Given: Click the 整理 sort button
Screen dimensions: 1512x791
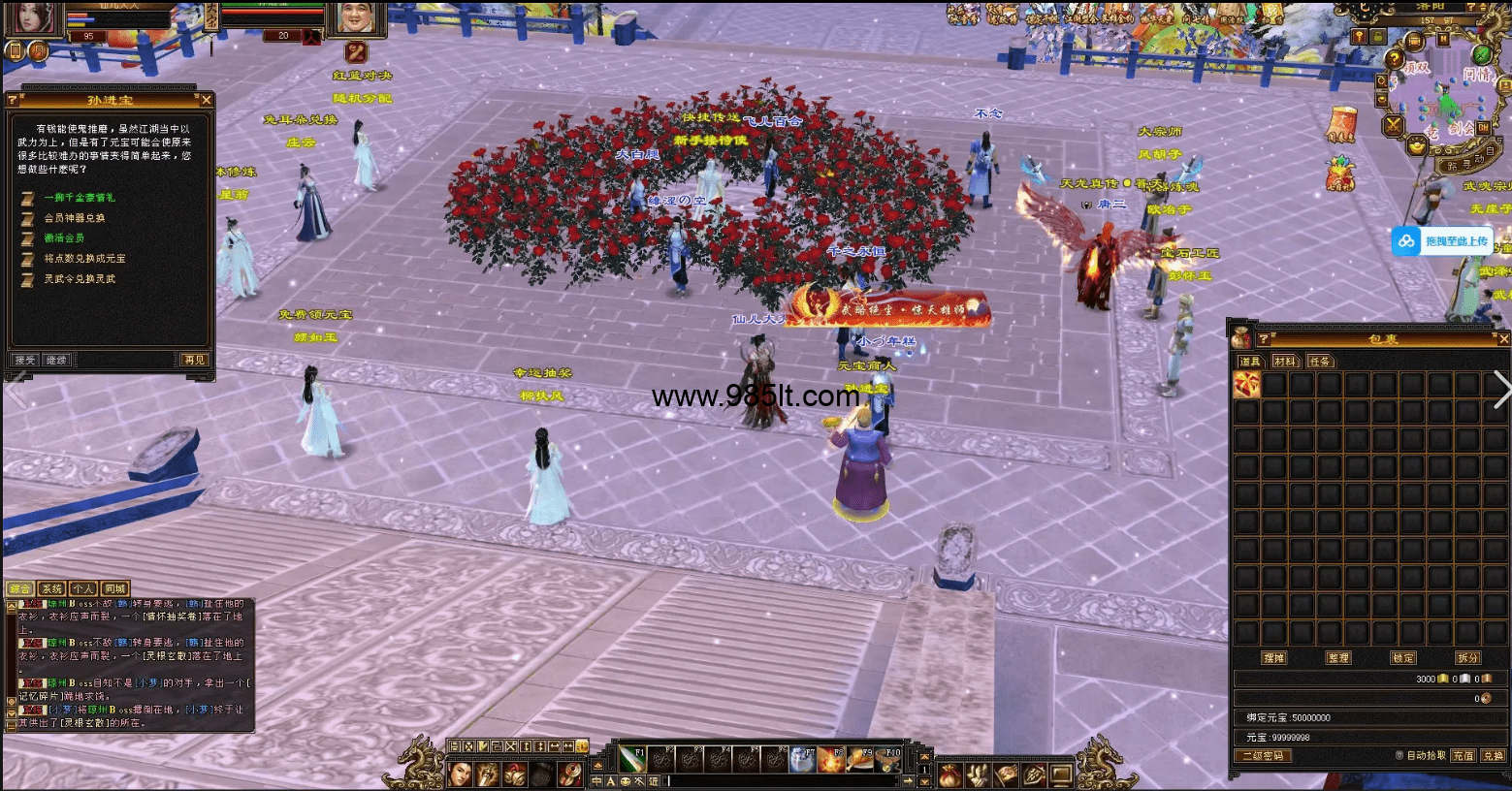Looking at the screenshot, I should [1338, 657].
